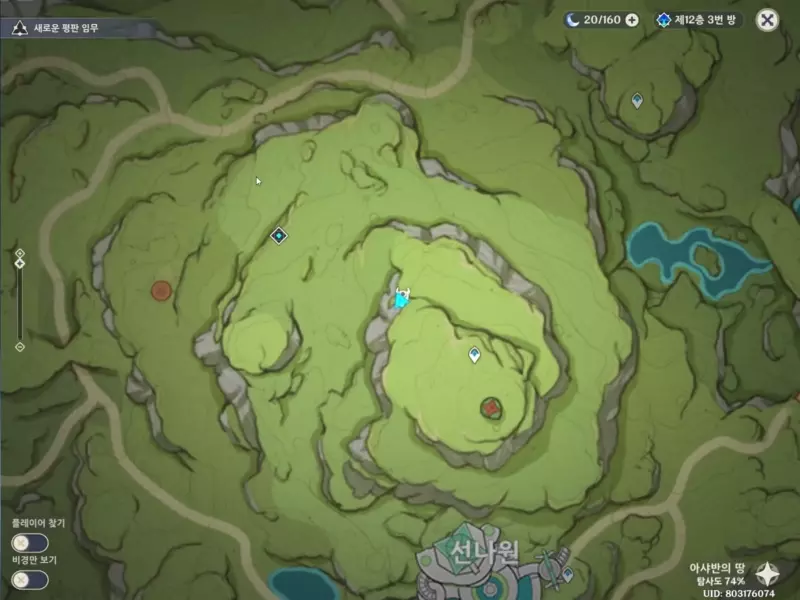
Task: Open the Spiral Abyss 제12층 3번 방 shortcut
Action: click(699, 20)
